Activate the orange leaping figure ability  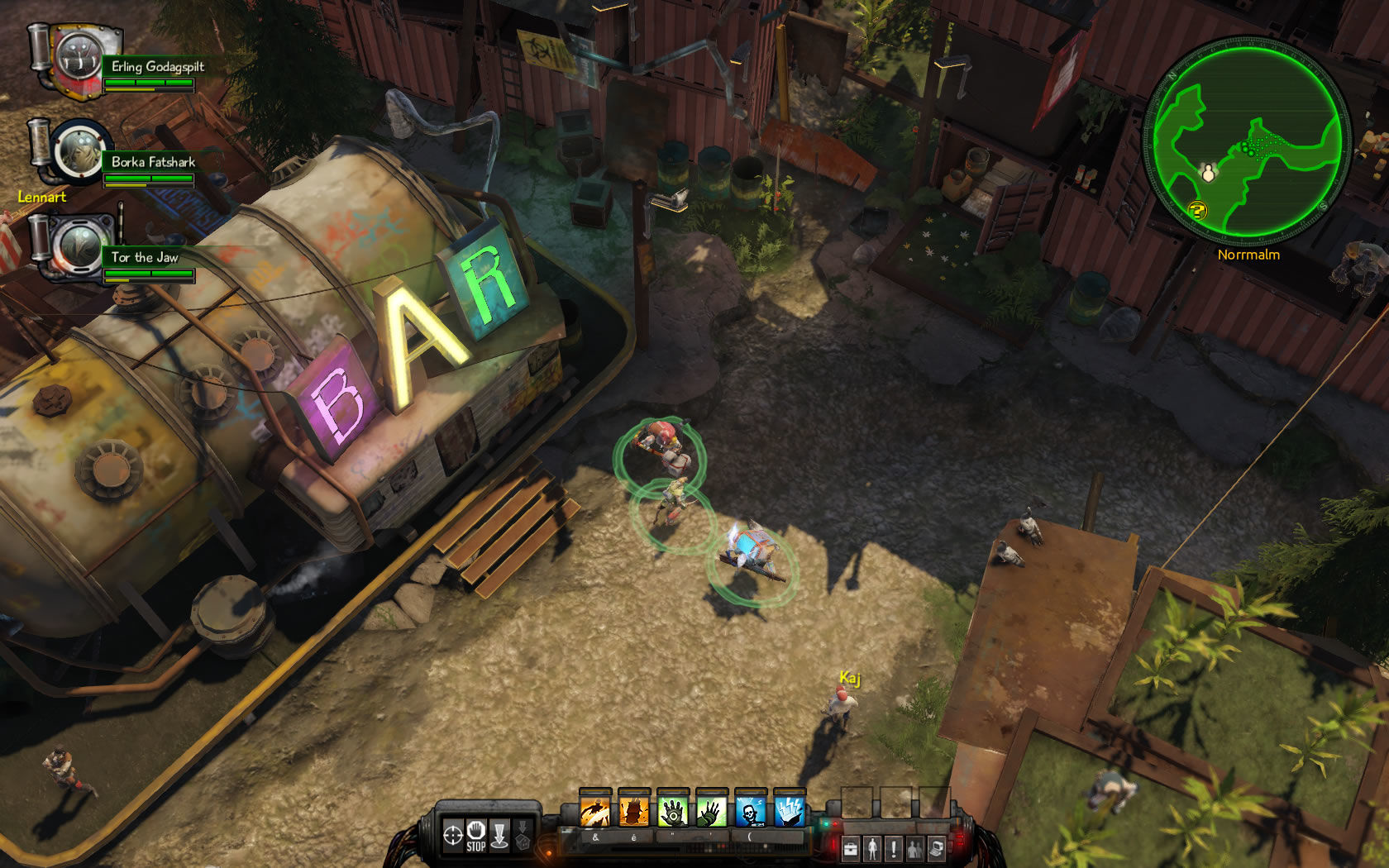point(594,811)
